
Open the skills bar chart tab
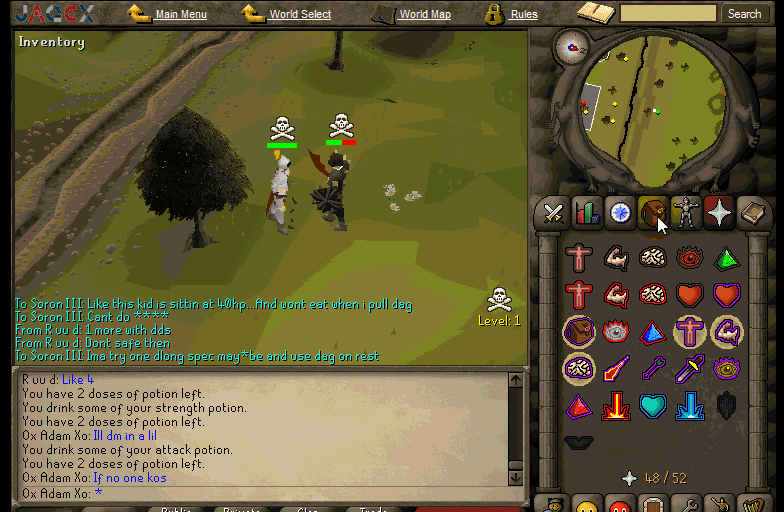pyautogui.click(x=587, y=213)
